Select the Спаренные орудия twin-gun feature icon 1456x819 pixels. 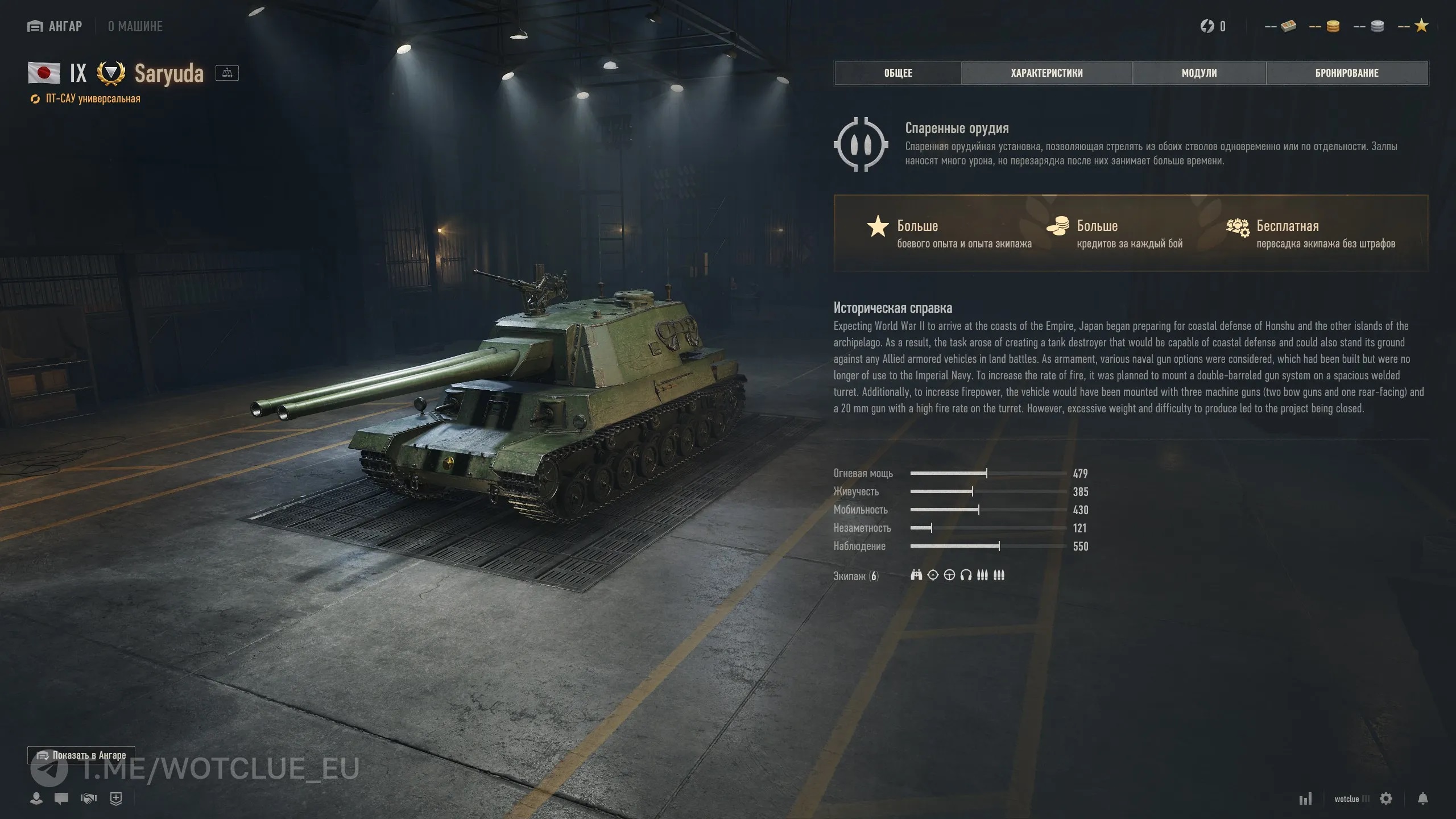pos(861,144)
